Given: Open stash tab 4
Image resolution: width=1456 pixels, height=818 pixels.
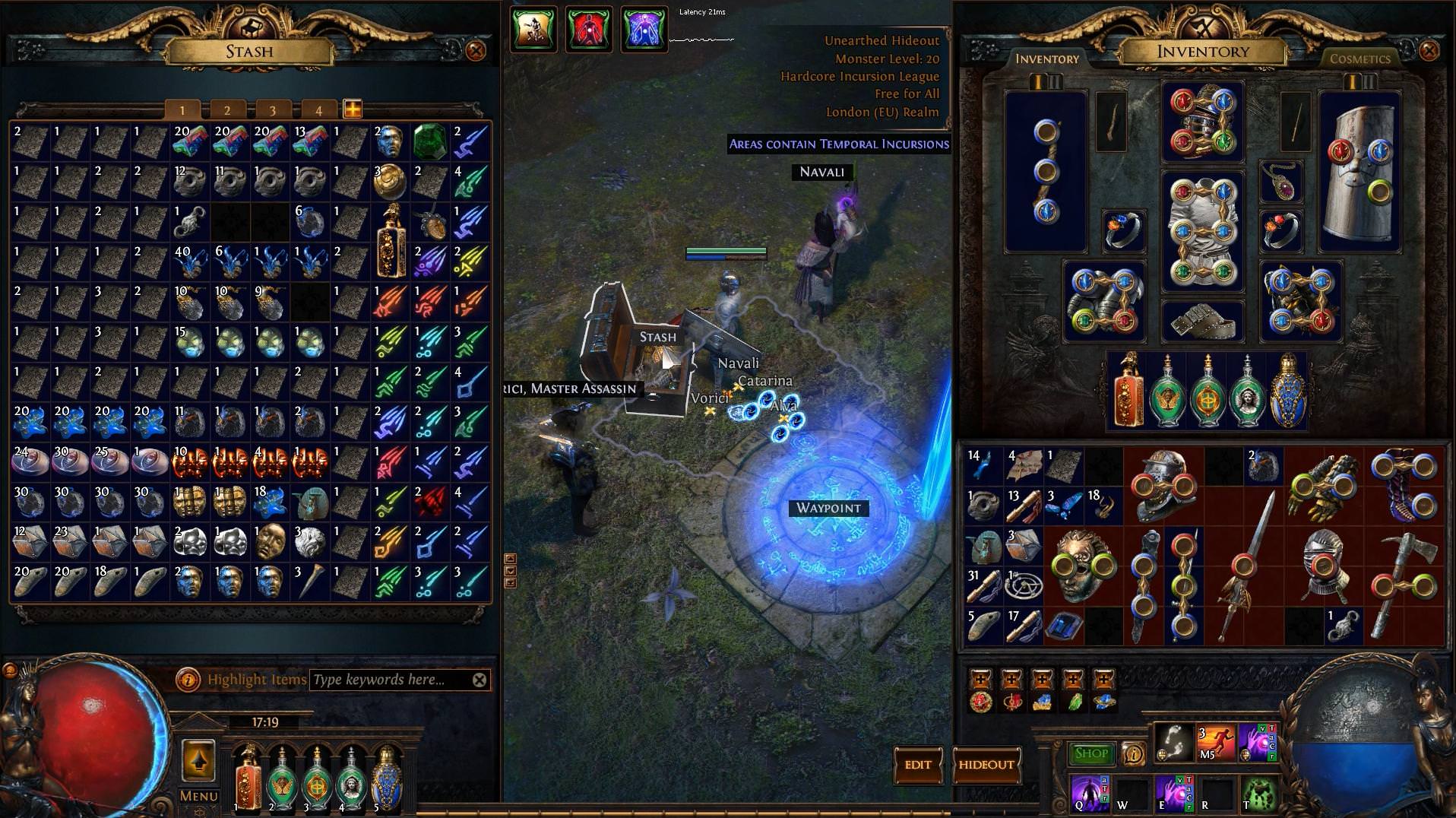Looking at the screenshot, I should 318,109.
